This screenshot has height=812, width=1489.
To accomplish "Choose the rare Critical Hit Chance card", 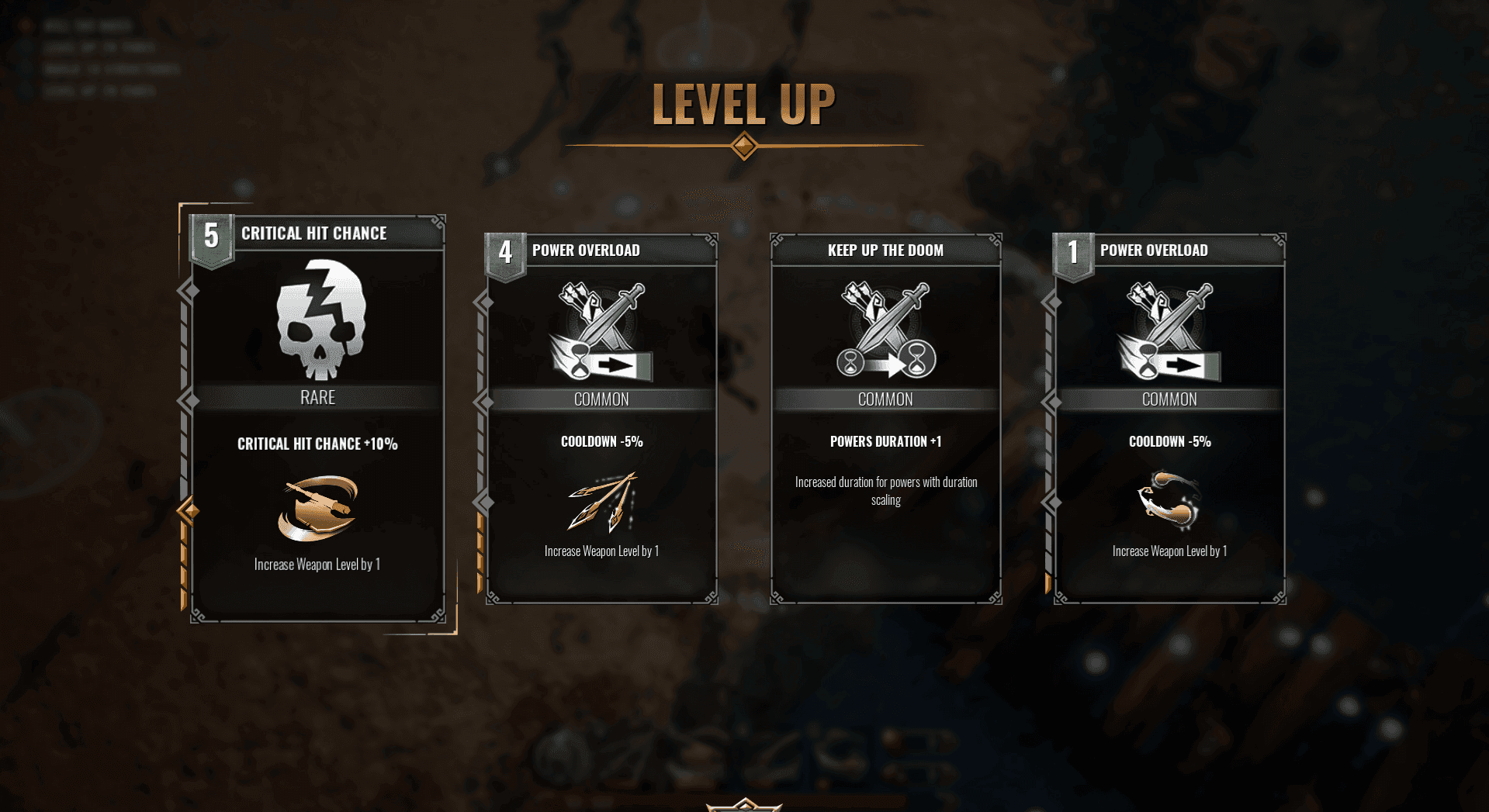I will pyautogui.click(x=317, y=419).
